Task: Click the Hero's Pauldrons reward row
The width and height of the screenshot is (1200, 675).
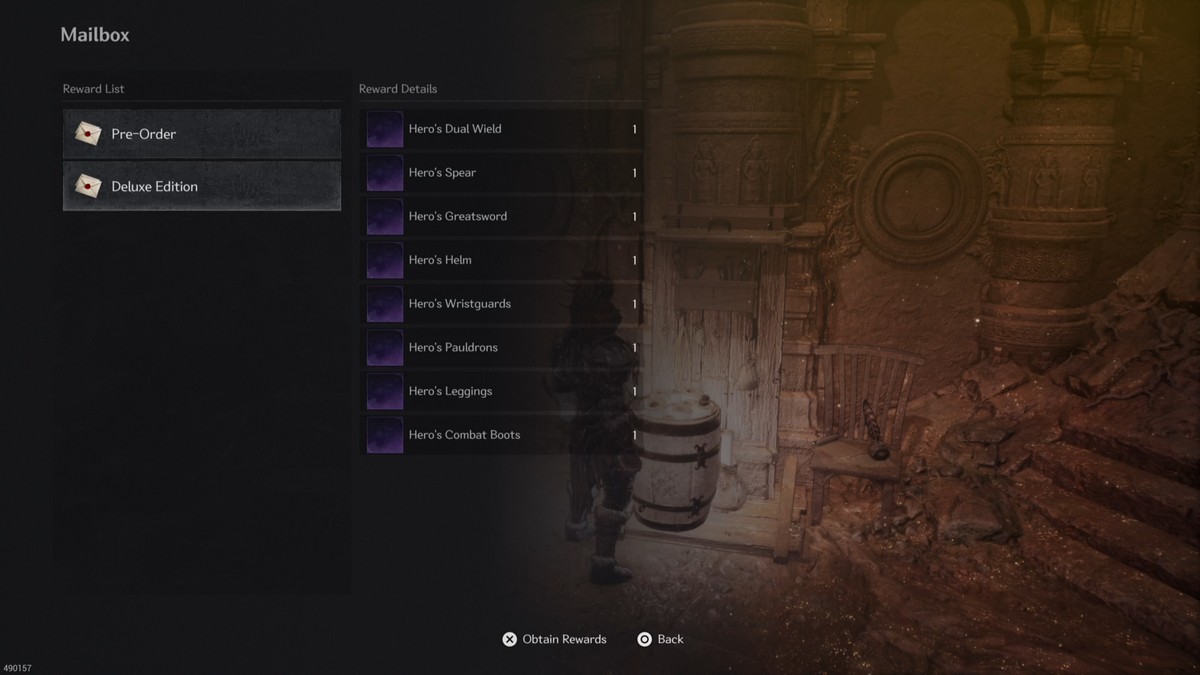Action: pos(501,348)
